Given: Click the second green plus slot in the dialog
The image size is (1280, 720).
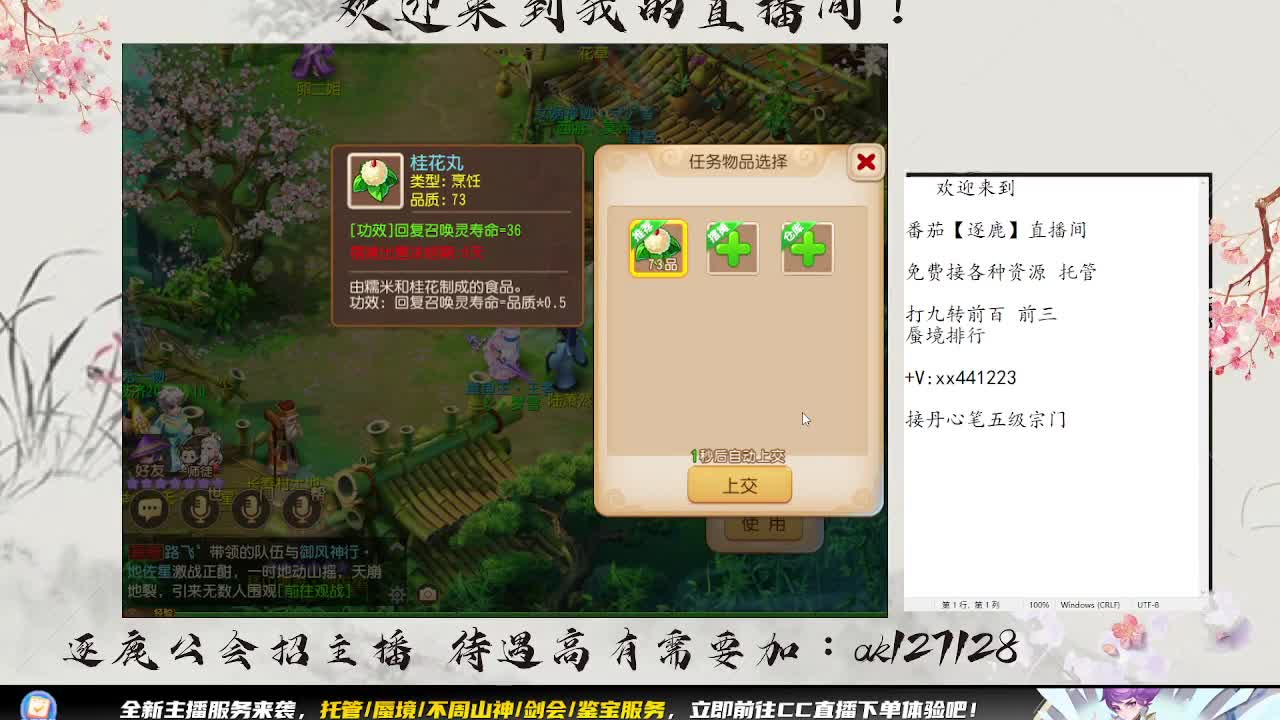Looking at the screenshot, I should tap(808, 248).
